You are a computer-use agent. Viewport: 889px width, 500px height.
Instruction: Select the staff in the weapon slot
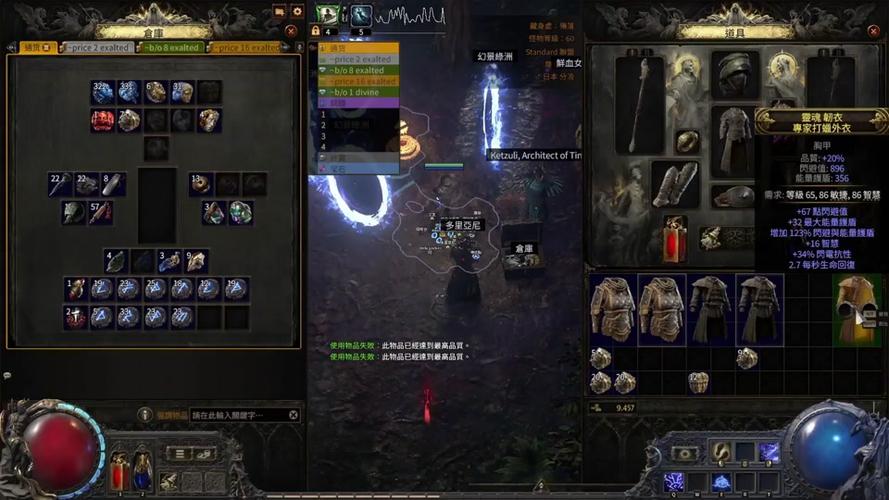pyautogui.click(x=639, y=103)
